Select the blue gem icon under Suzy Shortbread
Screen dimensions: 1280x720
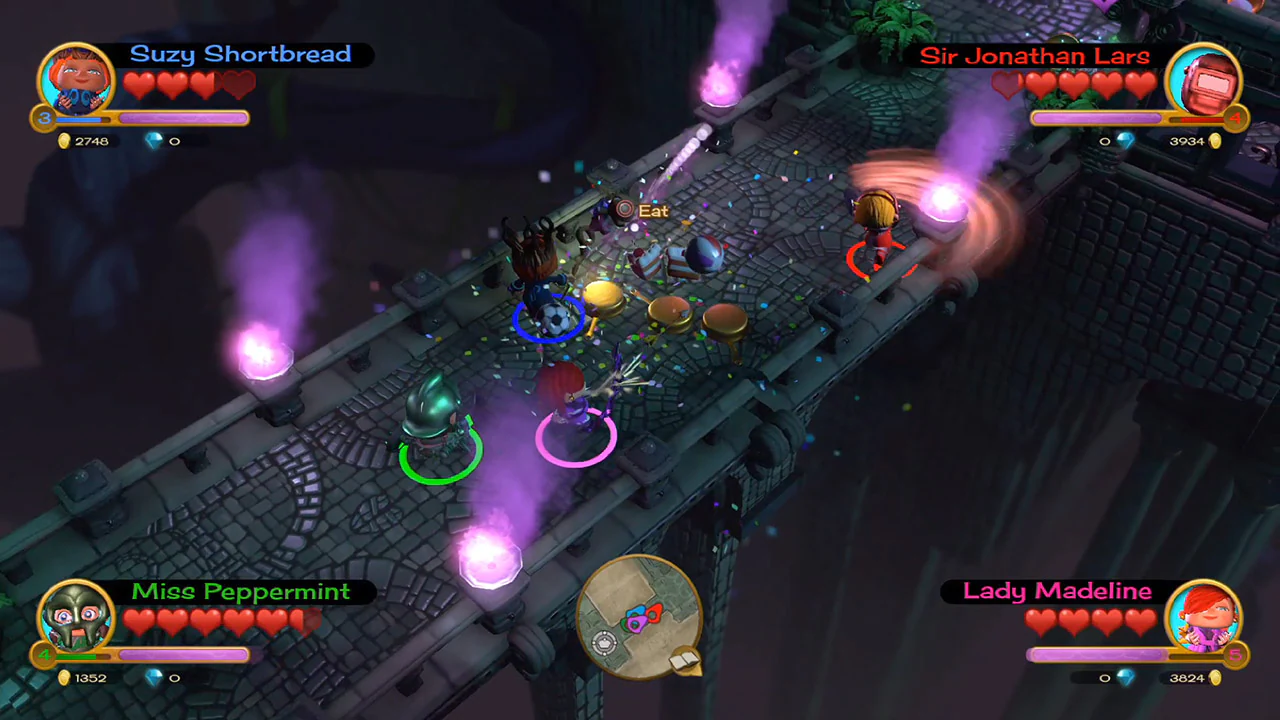click(157, 141)
